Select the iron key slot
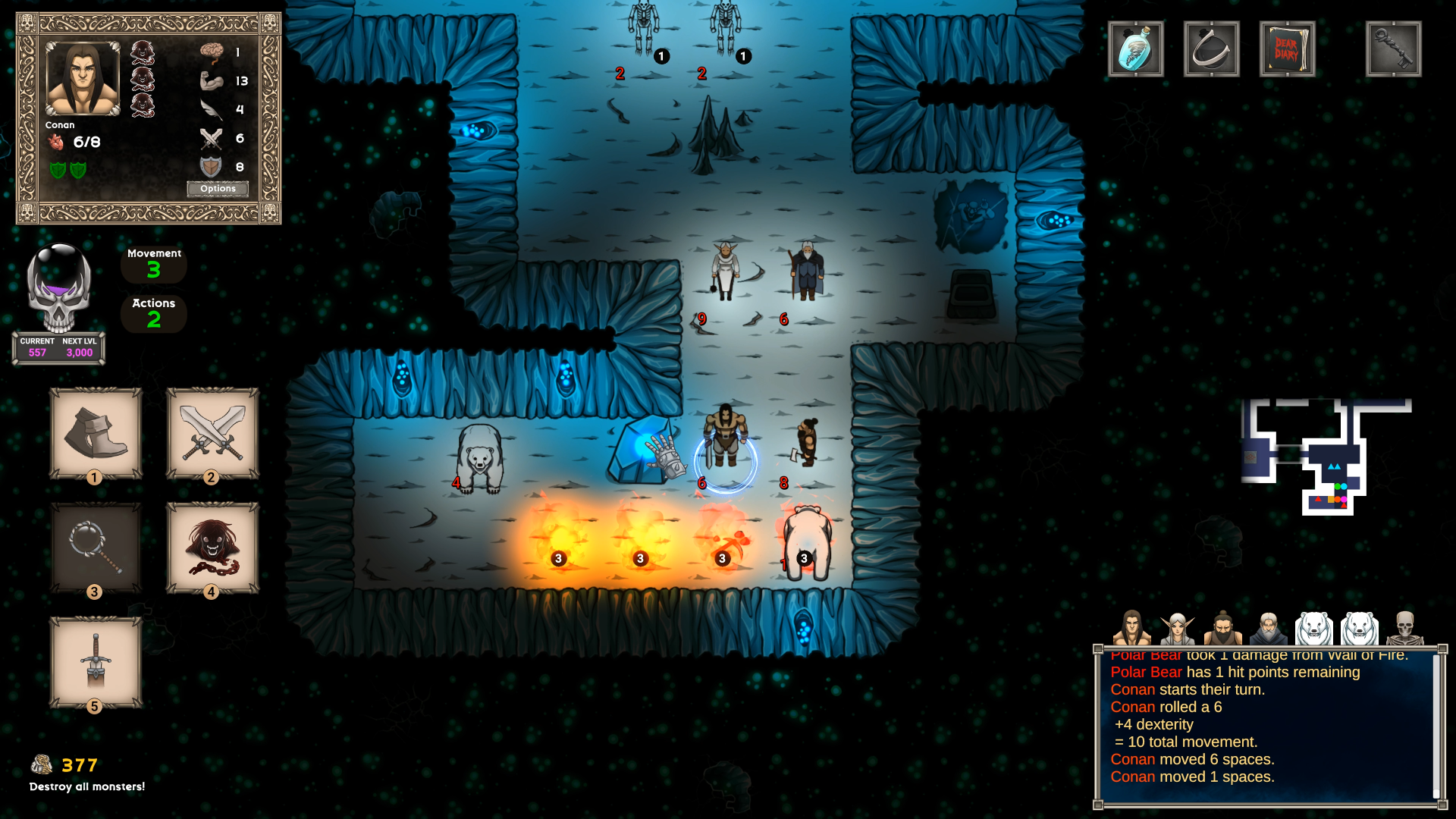Screen dimensions: 1456x819 [1393, 49]
